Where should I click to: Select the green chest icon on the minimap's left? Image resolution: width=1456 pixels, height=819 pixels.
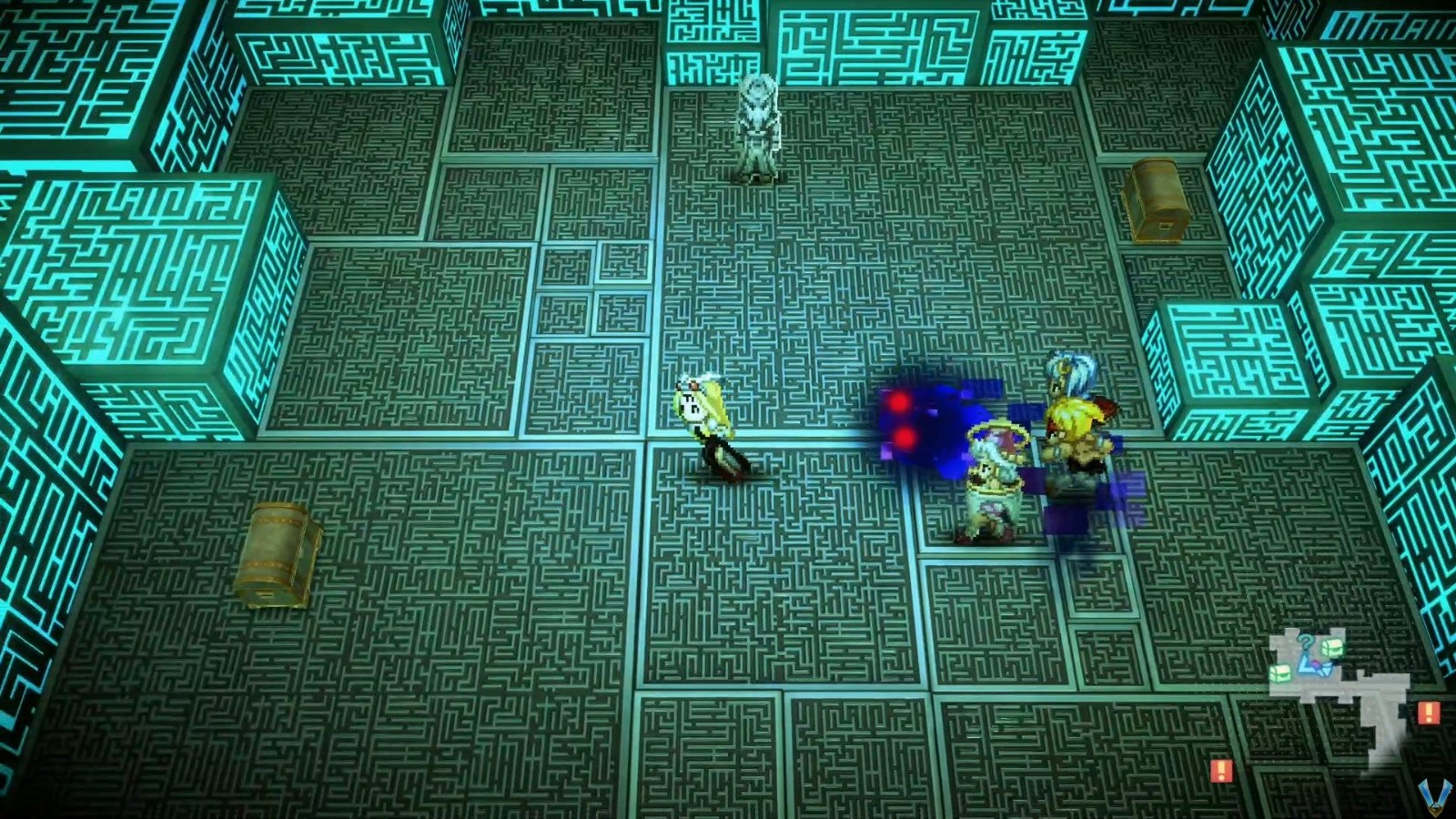click(1280, 673)
